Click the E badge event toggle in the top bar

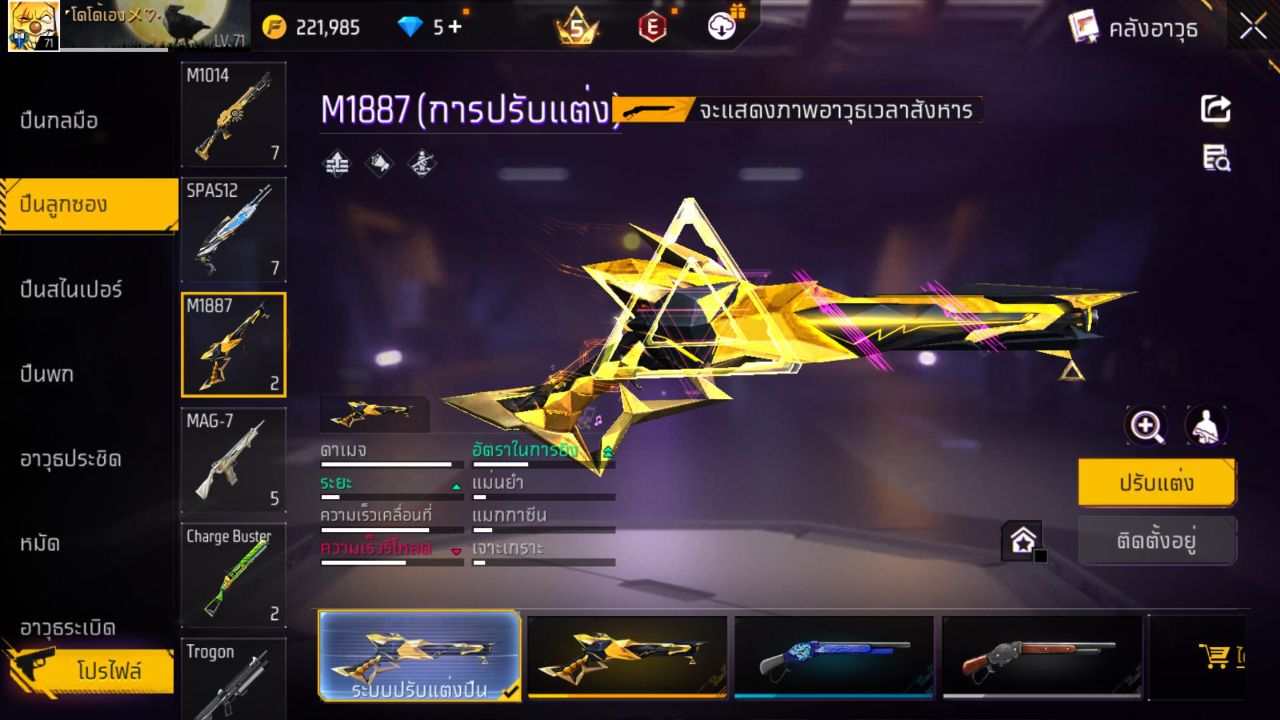click(652, 26)
